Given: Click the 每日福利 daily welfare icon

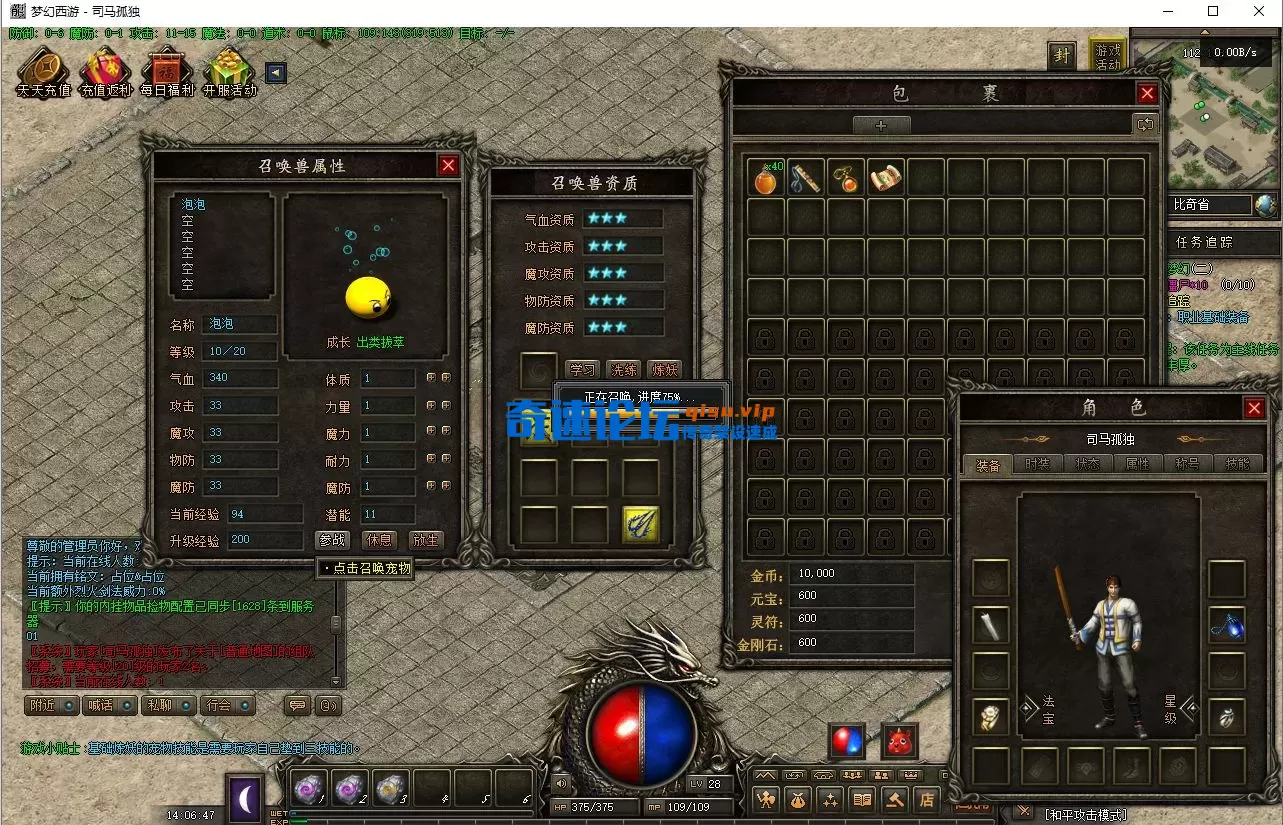Looking at the screenshot, I should coord(166,70).
